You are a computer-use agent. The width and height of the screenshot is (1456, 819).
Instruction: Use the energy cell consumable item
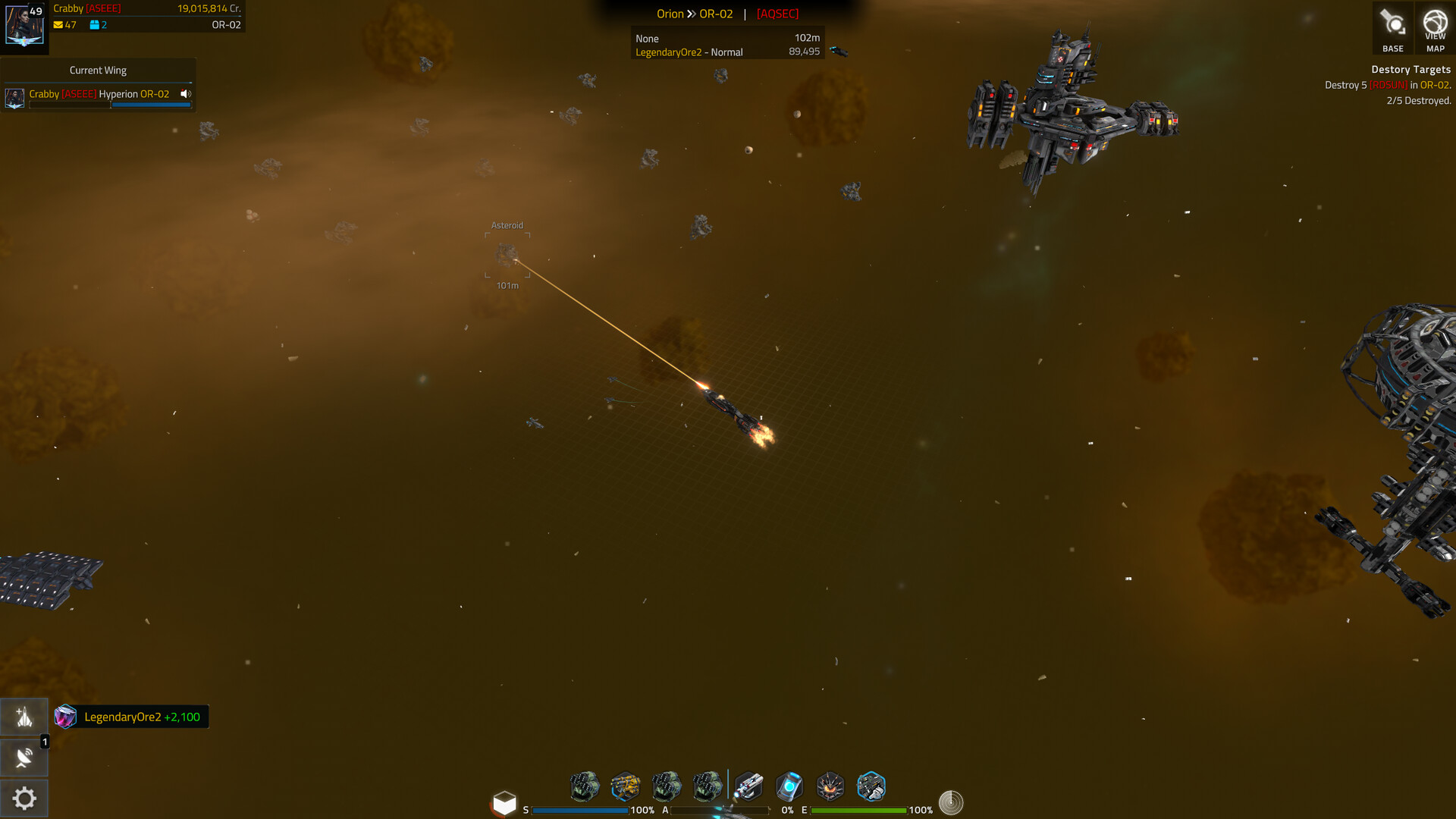(789, 786)
